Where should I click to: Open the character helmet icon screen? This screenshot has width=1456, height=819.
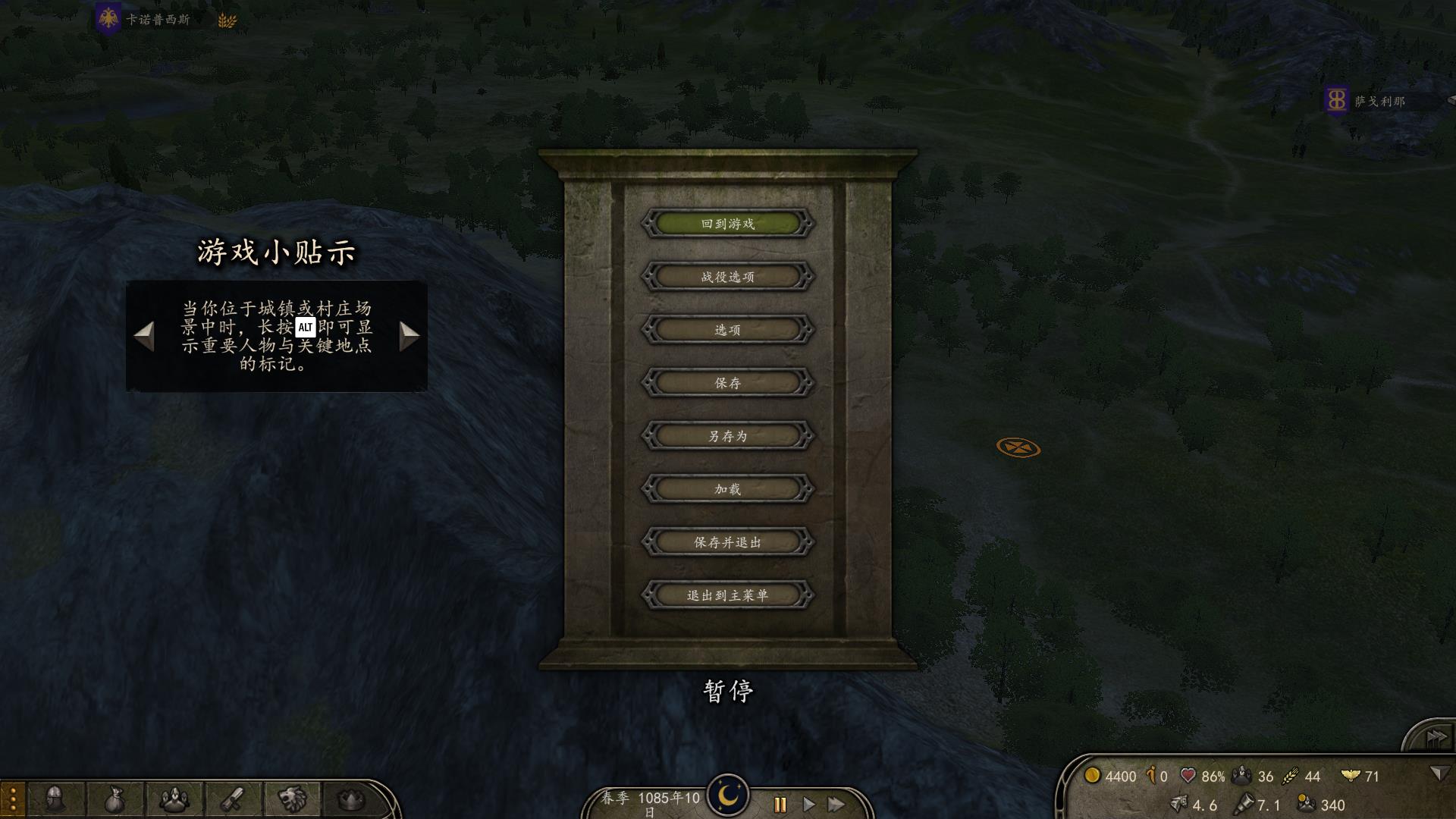click(55, 799)
